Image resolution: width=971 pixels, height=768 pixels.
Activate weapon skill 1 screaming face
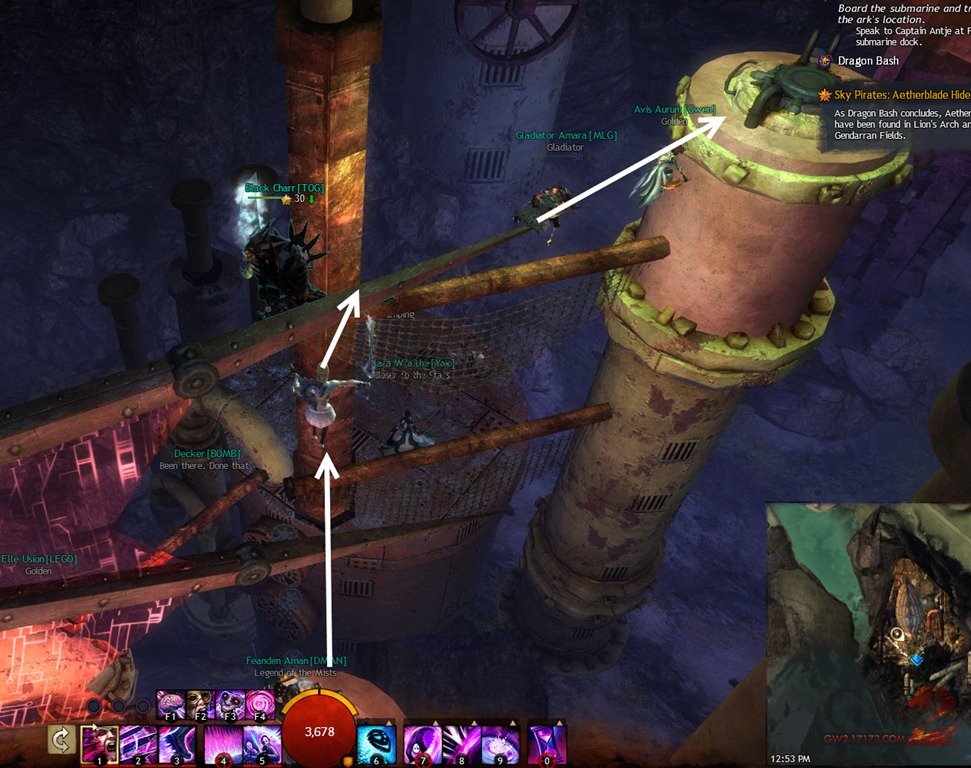point(99,745)
